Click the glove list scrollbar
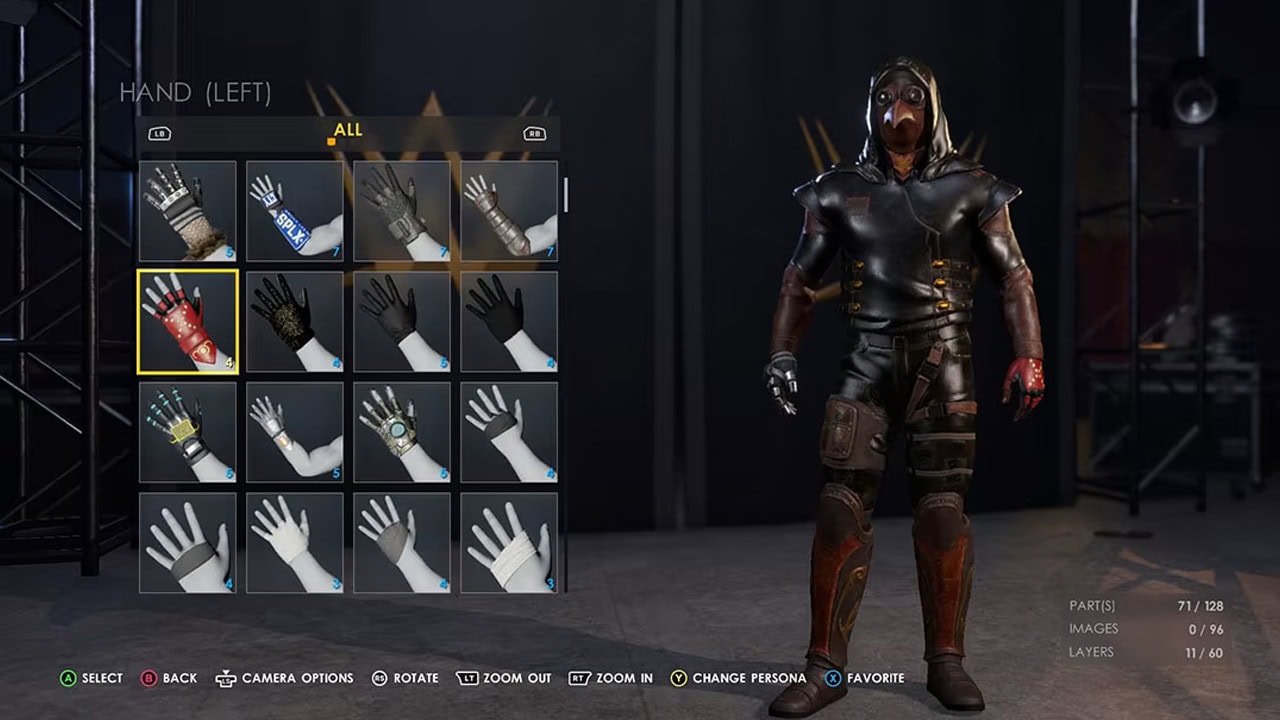The height and width of the screenshot is (720, 1280). click(x=565, y=195)
